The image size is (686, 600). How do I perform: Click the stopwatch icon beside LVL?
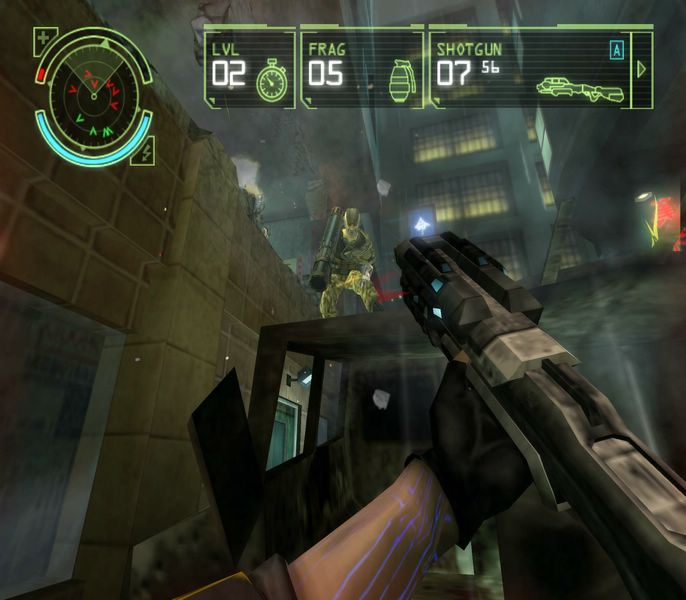pyautogui.click(x=271, y=80)
